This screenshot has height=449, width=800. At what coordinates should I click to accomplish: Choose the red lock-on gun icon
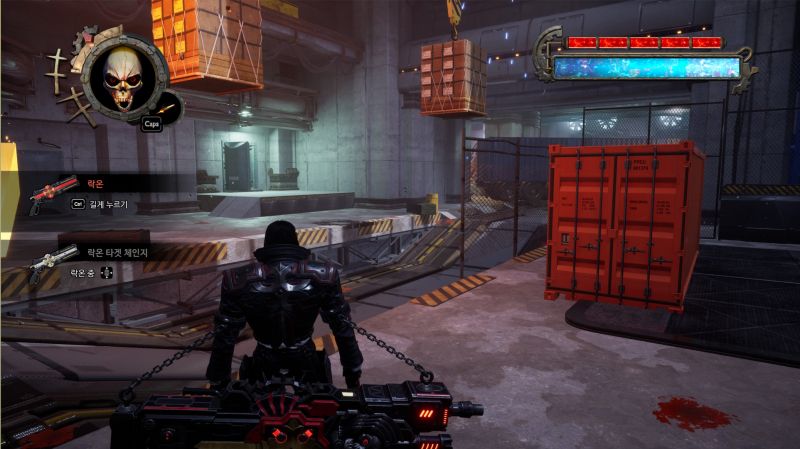[53, 191]
